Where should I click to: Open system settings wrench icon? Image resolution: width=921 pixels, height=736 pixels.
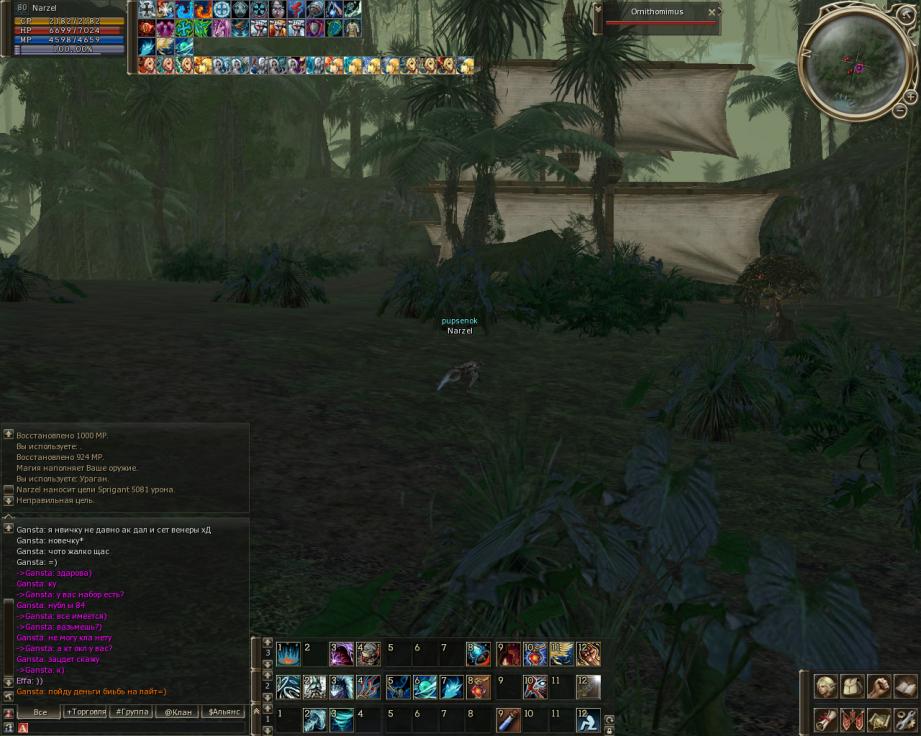click(x=904, y=719)
